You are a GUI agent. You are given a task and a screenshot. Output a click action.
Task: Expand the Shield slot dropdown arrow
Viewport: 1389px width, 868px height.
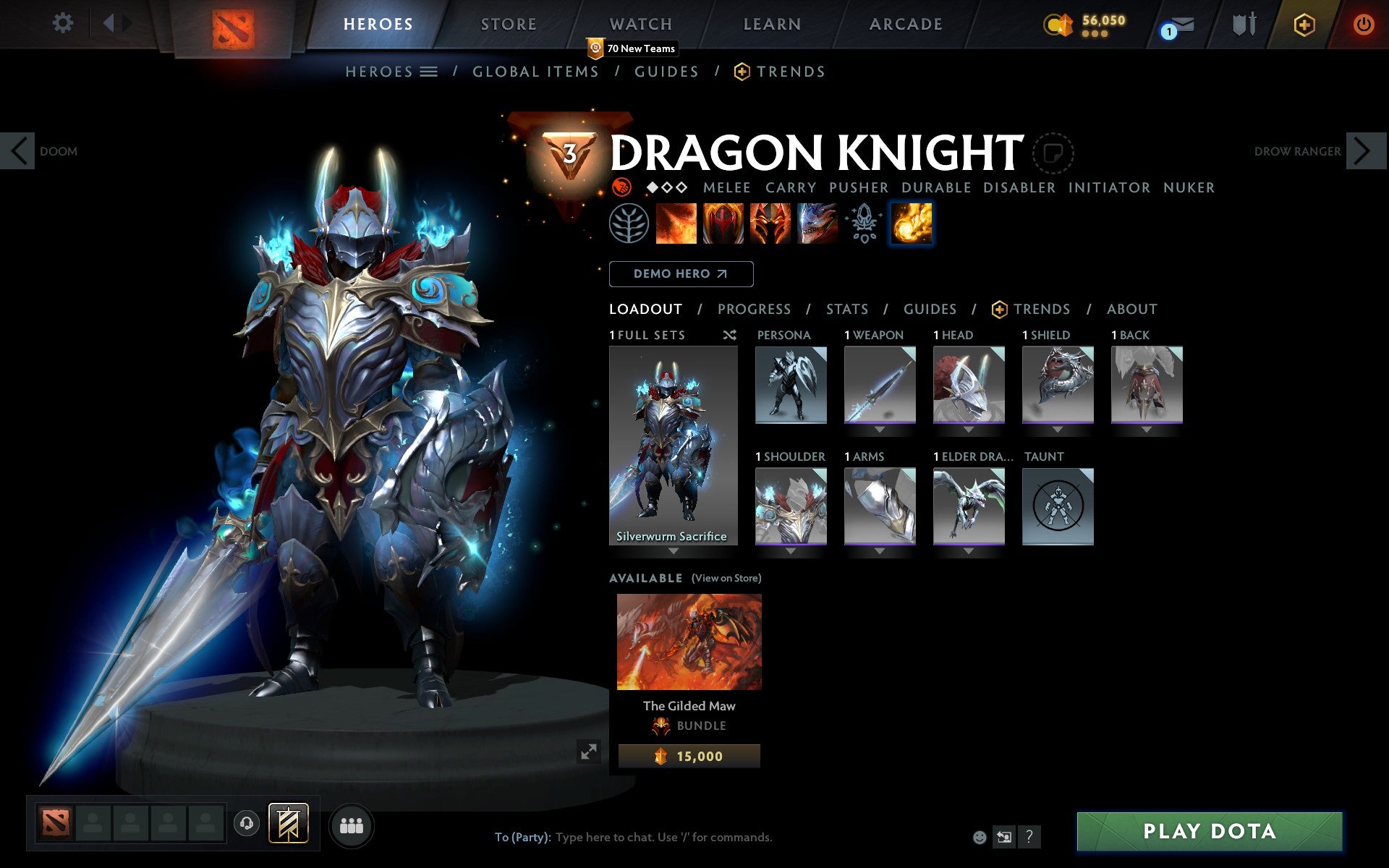1058,428
